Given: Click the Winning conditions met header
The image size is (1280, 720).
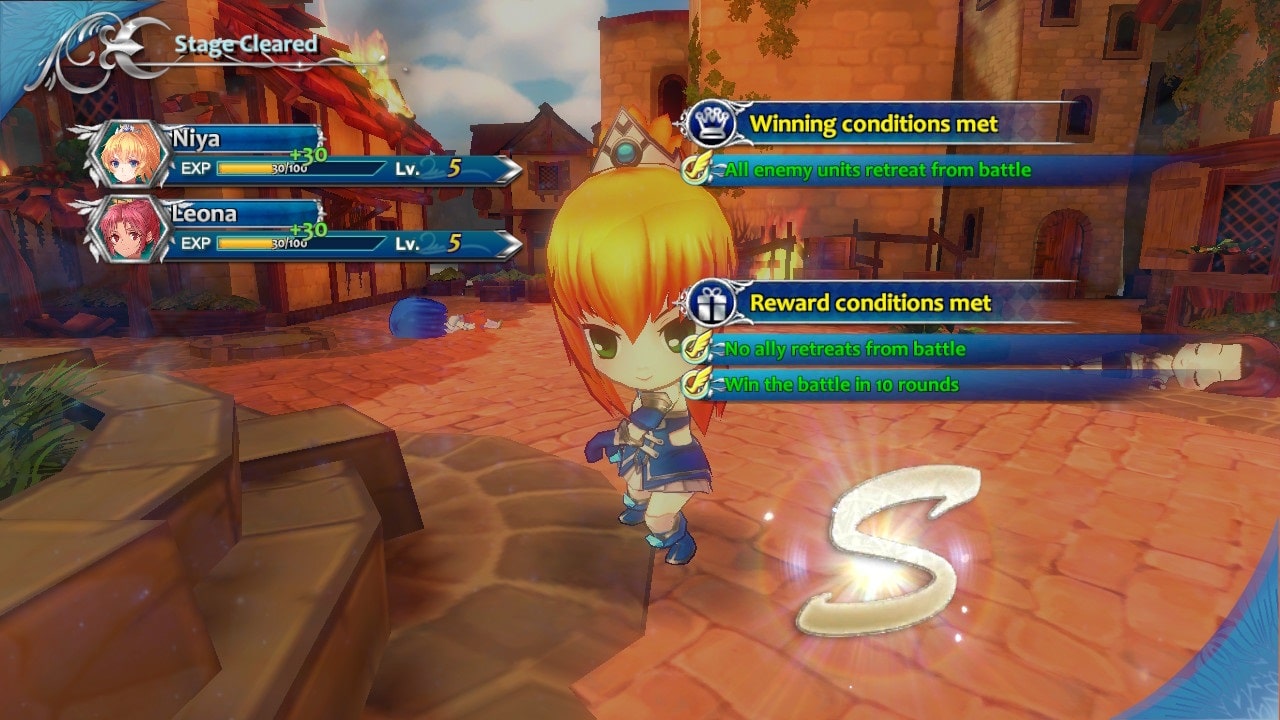Looking at the screenshot, I should pos(873,124).
